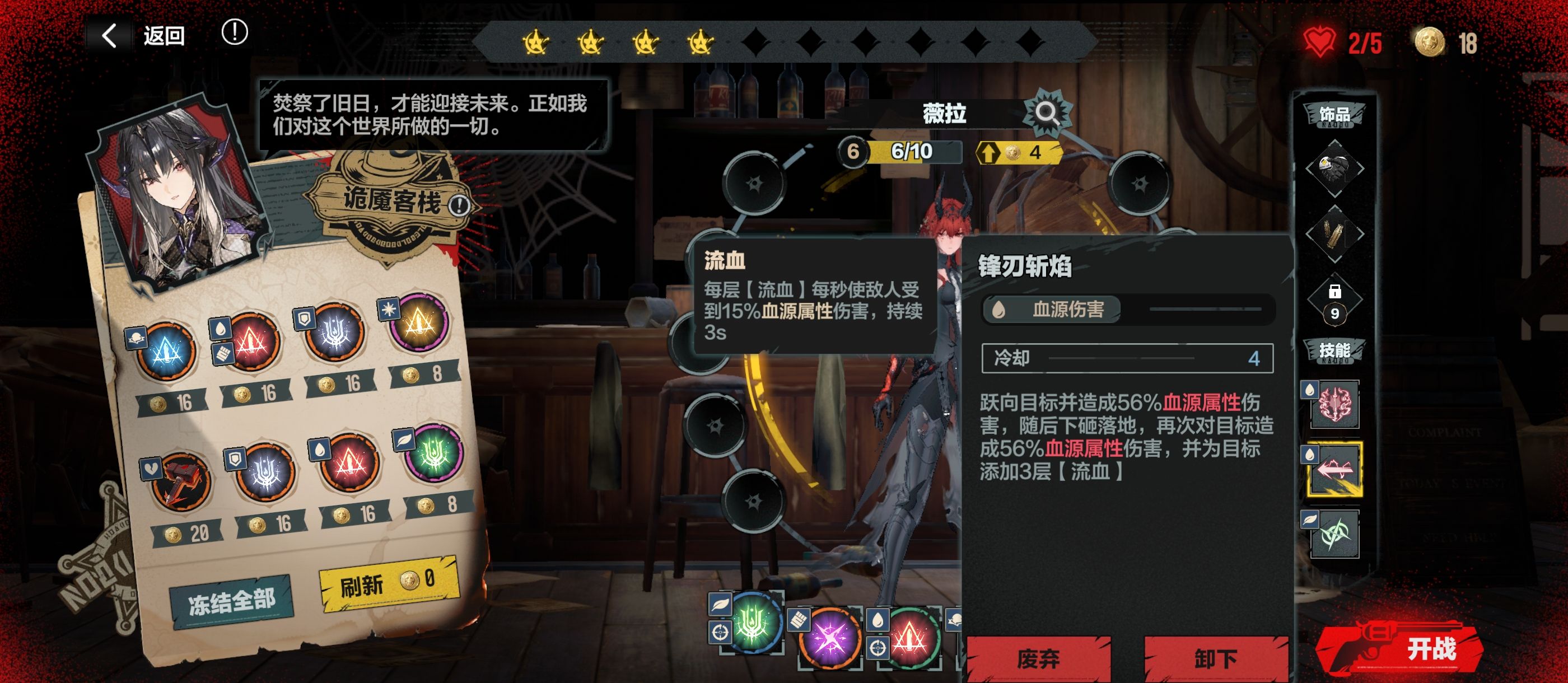The width and height of the screenshot is (1568, 683).
Task: Upgrade level using the arrow cost-4 button
Action: (1018, 152)
